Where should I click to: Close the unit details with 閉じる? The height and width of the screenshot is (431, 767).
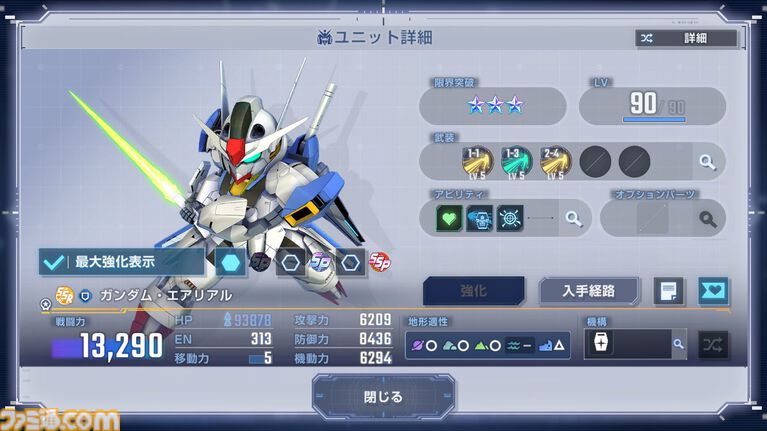383,396
